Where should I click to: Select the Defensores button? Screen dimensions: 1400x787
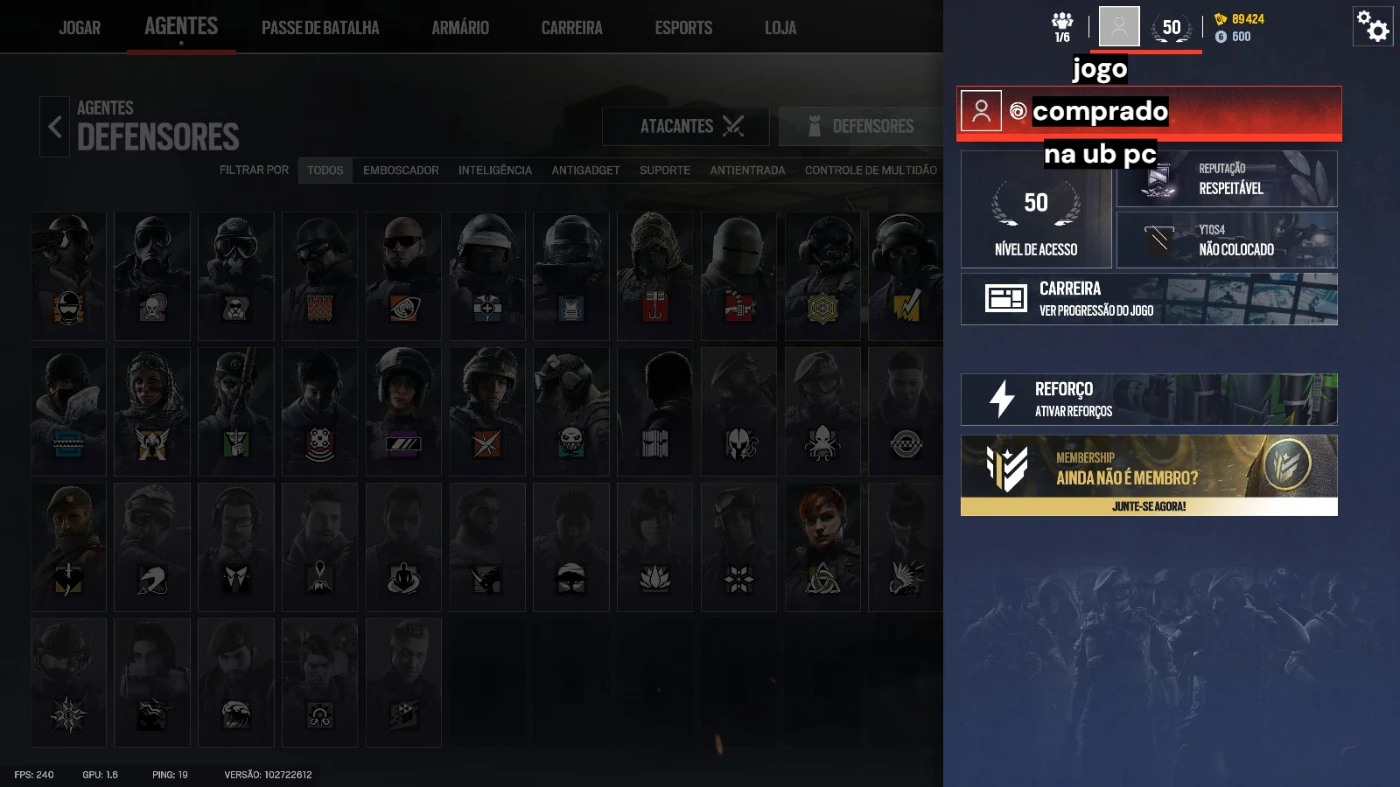point(861,126)
